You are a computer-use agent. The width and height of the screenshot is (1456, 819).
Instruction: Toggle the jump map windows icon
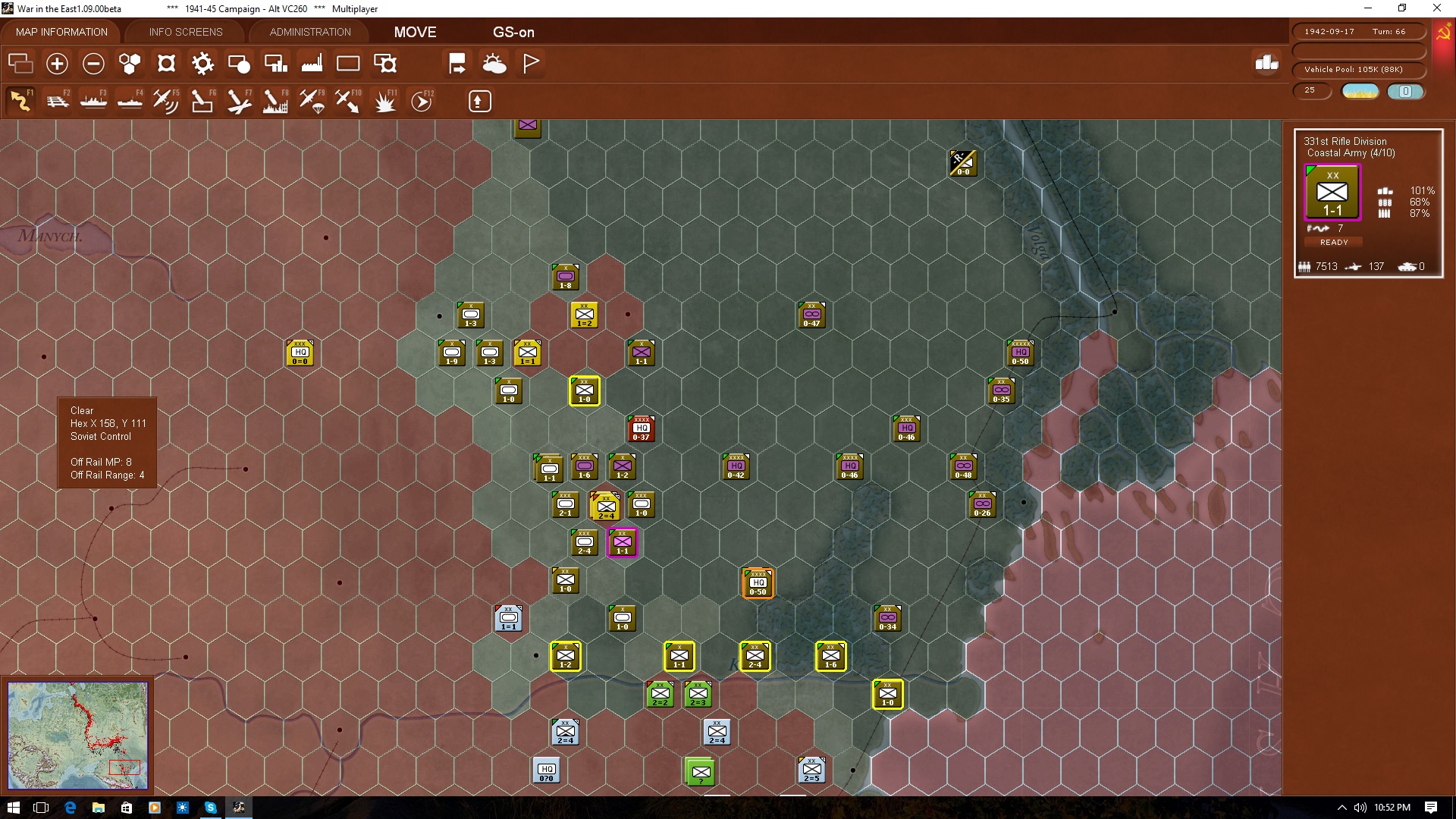coord(20,64)
